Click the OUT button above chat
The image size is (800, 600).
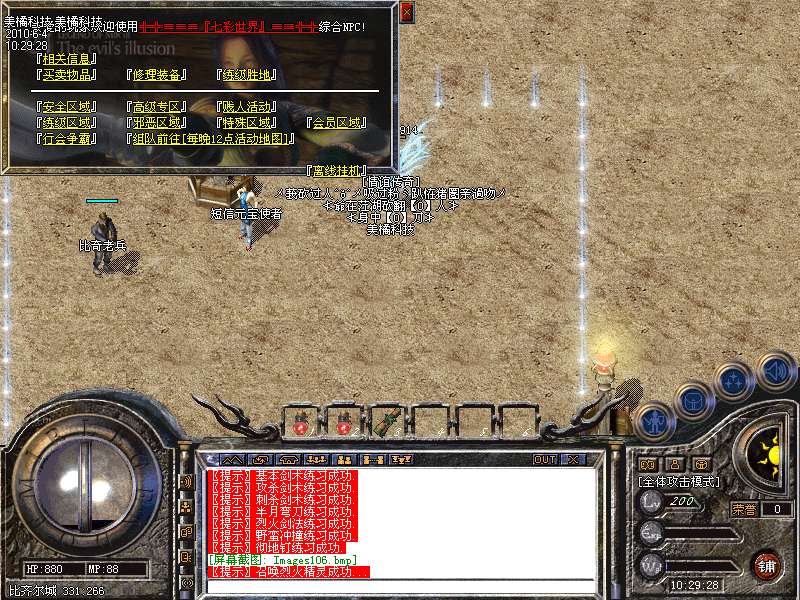click(x=545, y=460)
